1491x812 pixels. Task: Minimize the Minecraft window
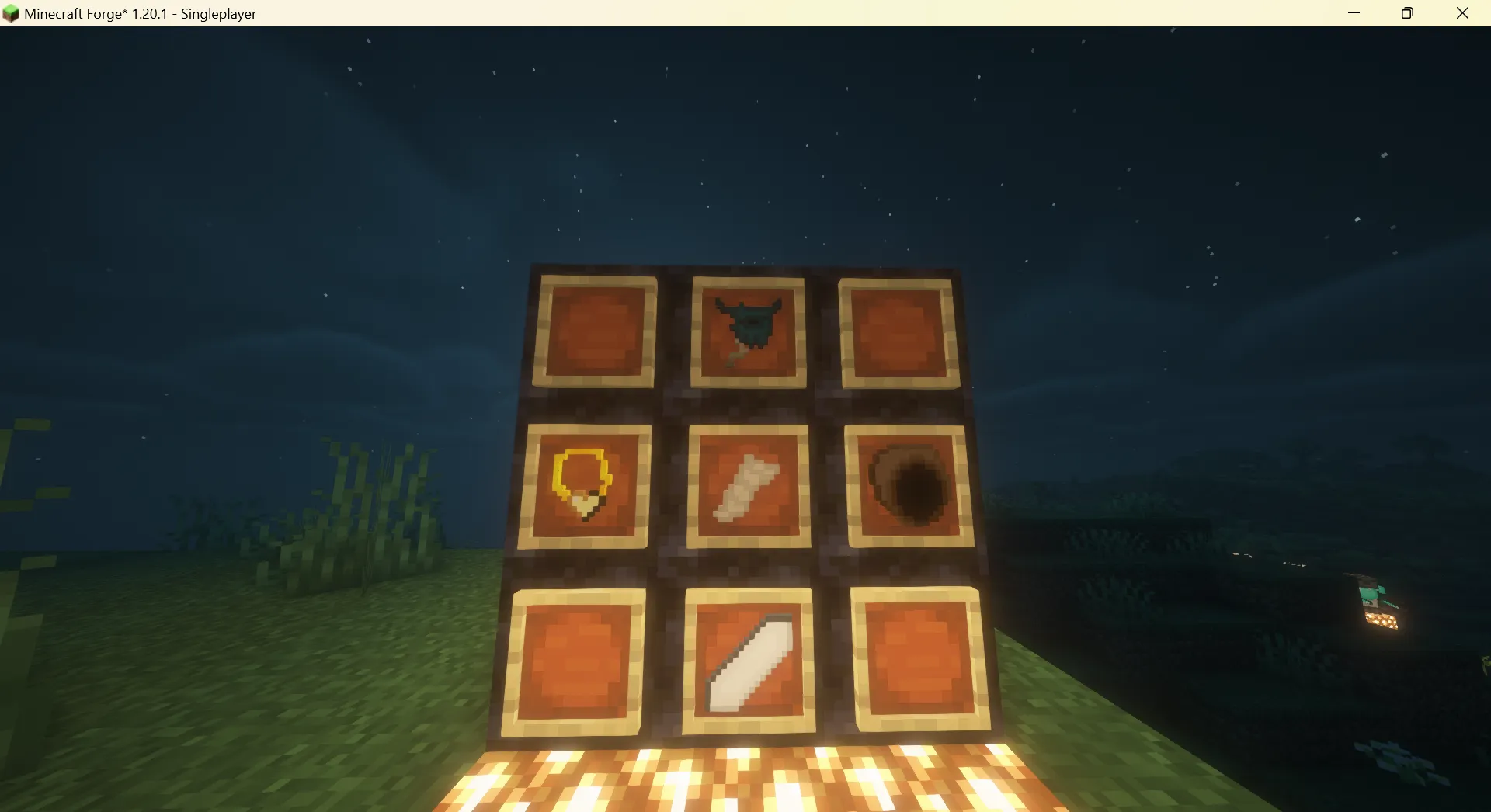coord(1355,12)
